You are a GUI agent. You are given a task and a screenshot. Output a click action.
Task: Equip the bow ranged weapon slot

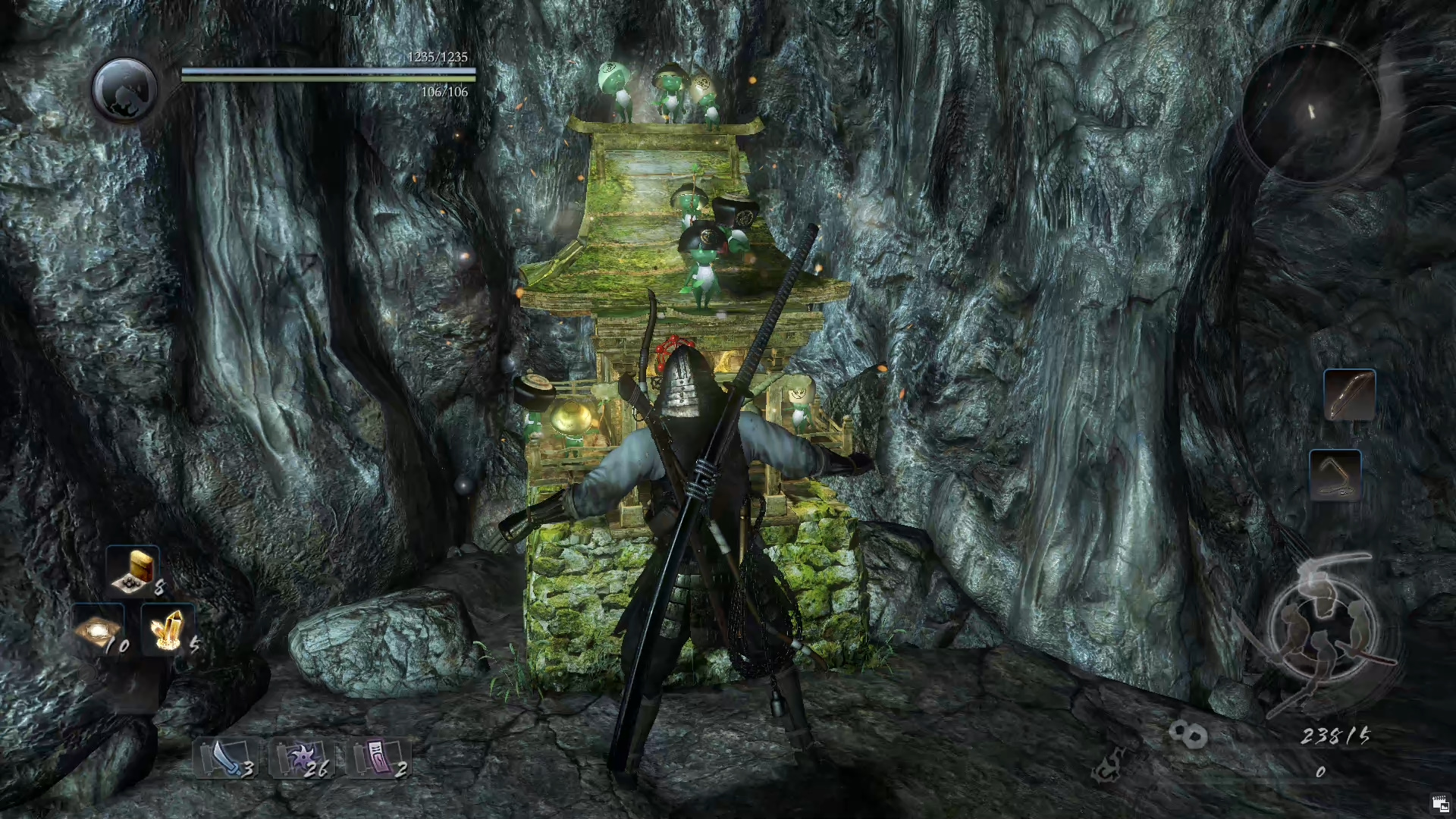tap(1349, 395)
